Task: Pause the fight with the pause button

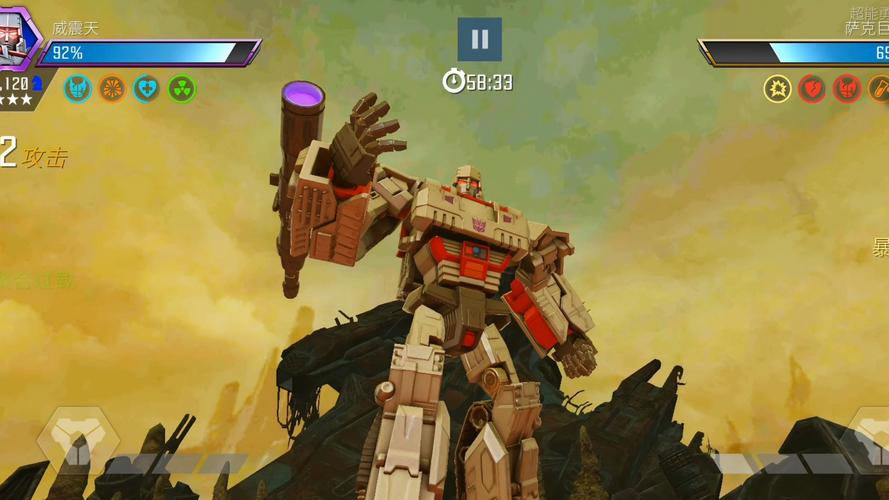Action: point(480,39)
